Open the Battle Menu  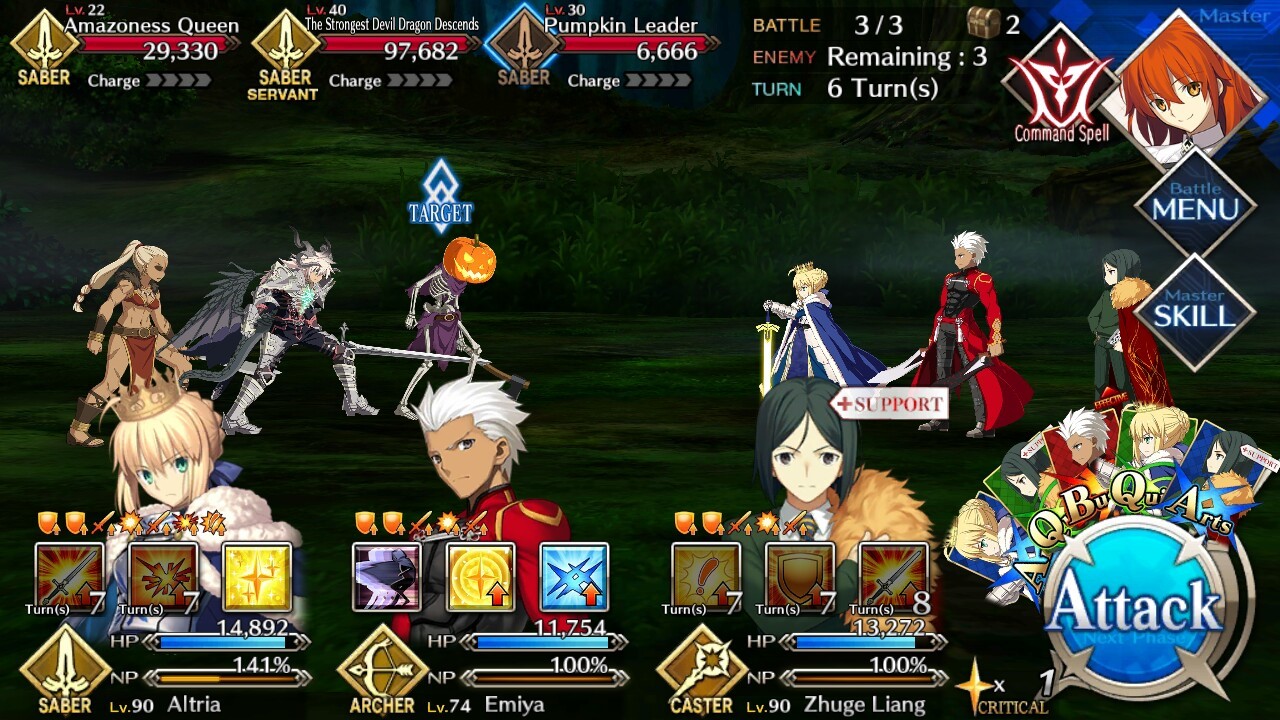coord(1195,203)
